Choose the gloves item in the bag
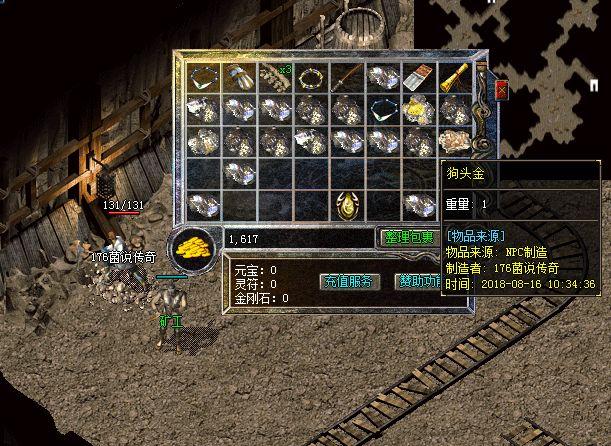 tap(240, 77)
